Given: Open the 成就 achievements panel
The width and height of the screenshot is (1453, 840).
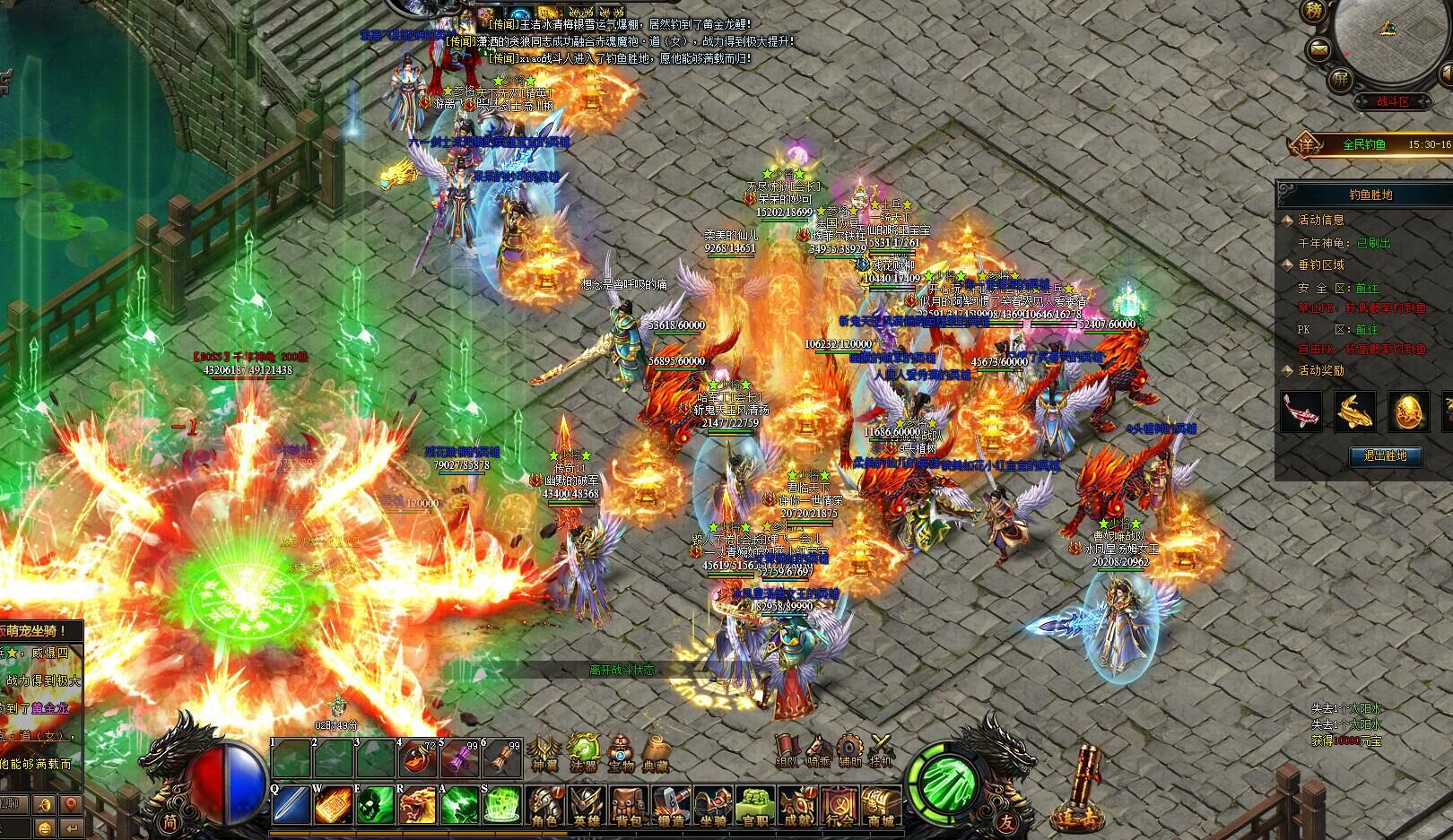Looking at the screenshot, I should tap(797, 804).
